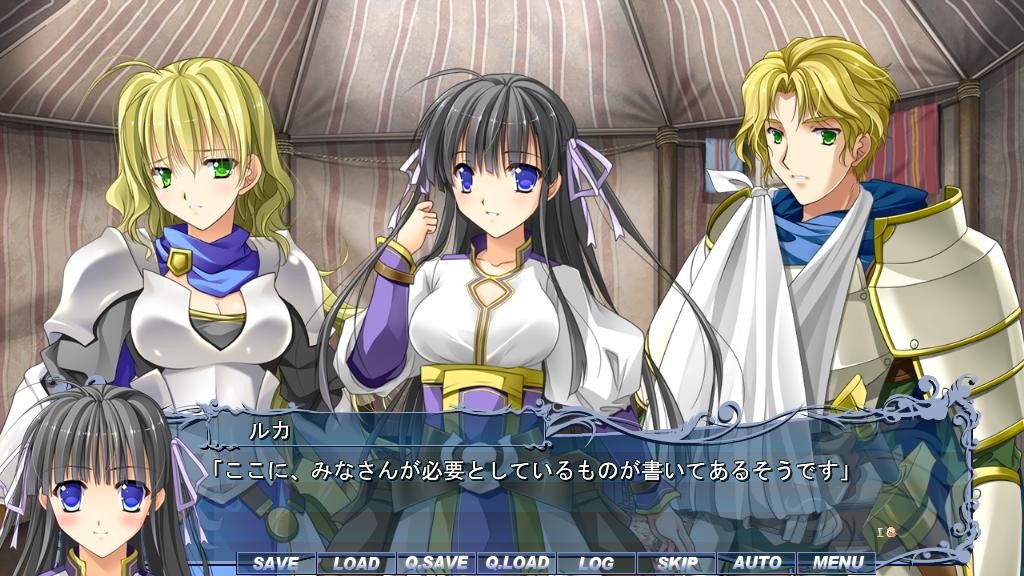This screenshot has height=576, width=1024.
Task: Show the dialogue LOG
Action: click(x=596, y=563)
